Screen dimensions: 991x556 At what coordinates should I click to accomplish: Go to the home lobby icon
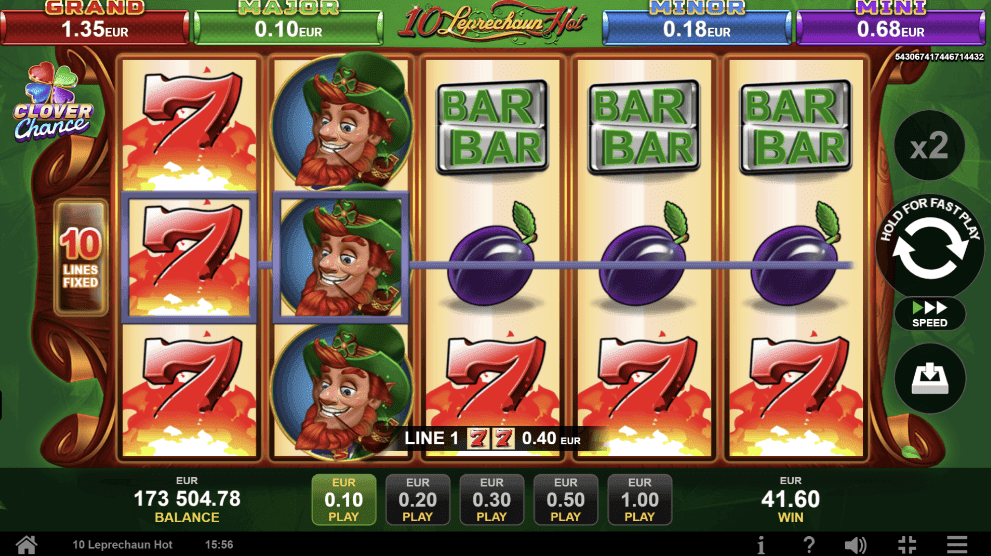(x=26, y=545)
